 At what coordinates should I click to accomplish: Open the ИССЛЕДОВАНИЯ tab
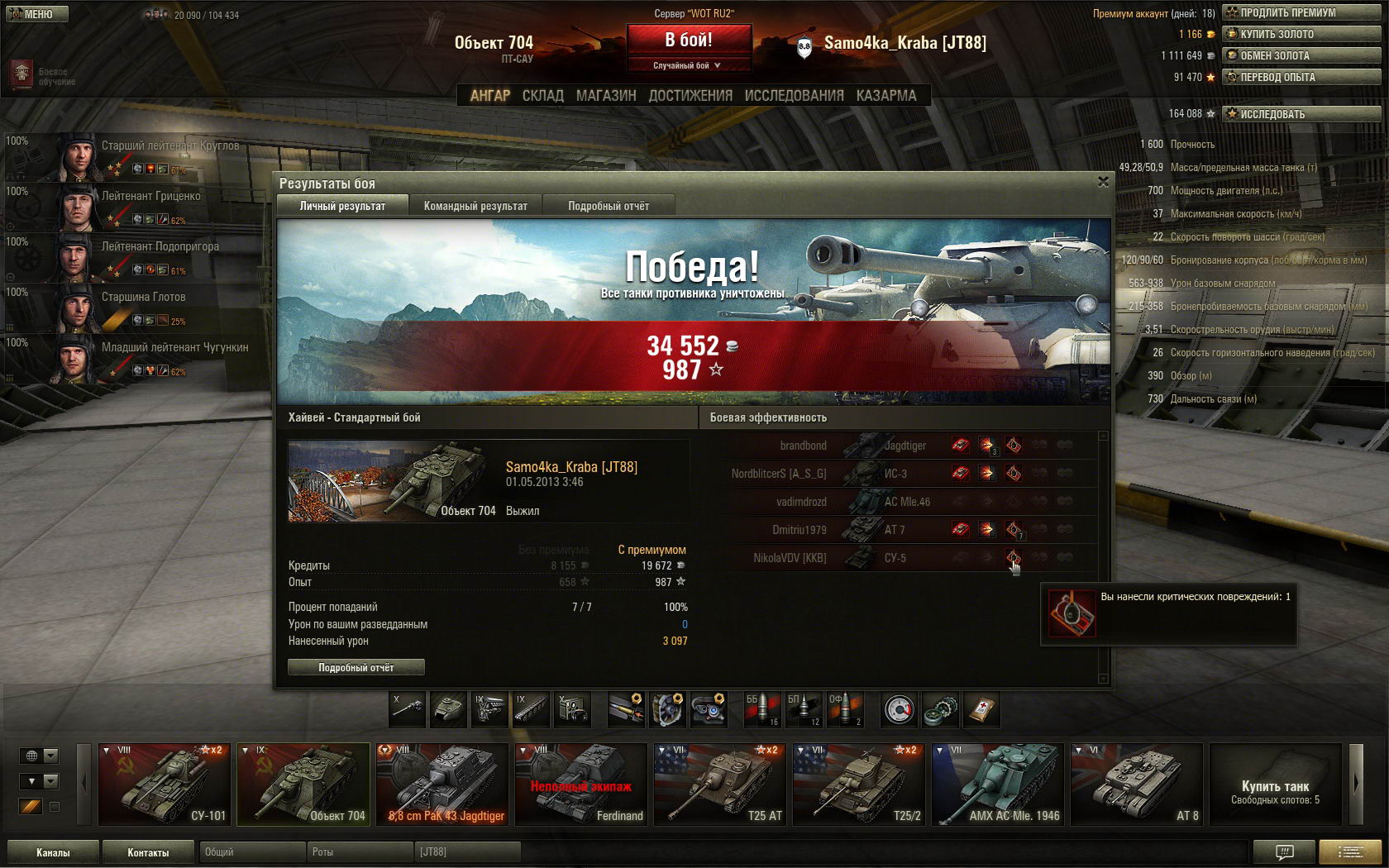(794, 96)
